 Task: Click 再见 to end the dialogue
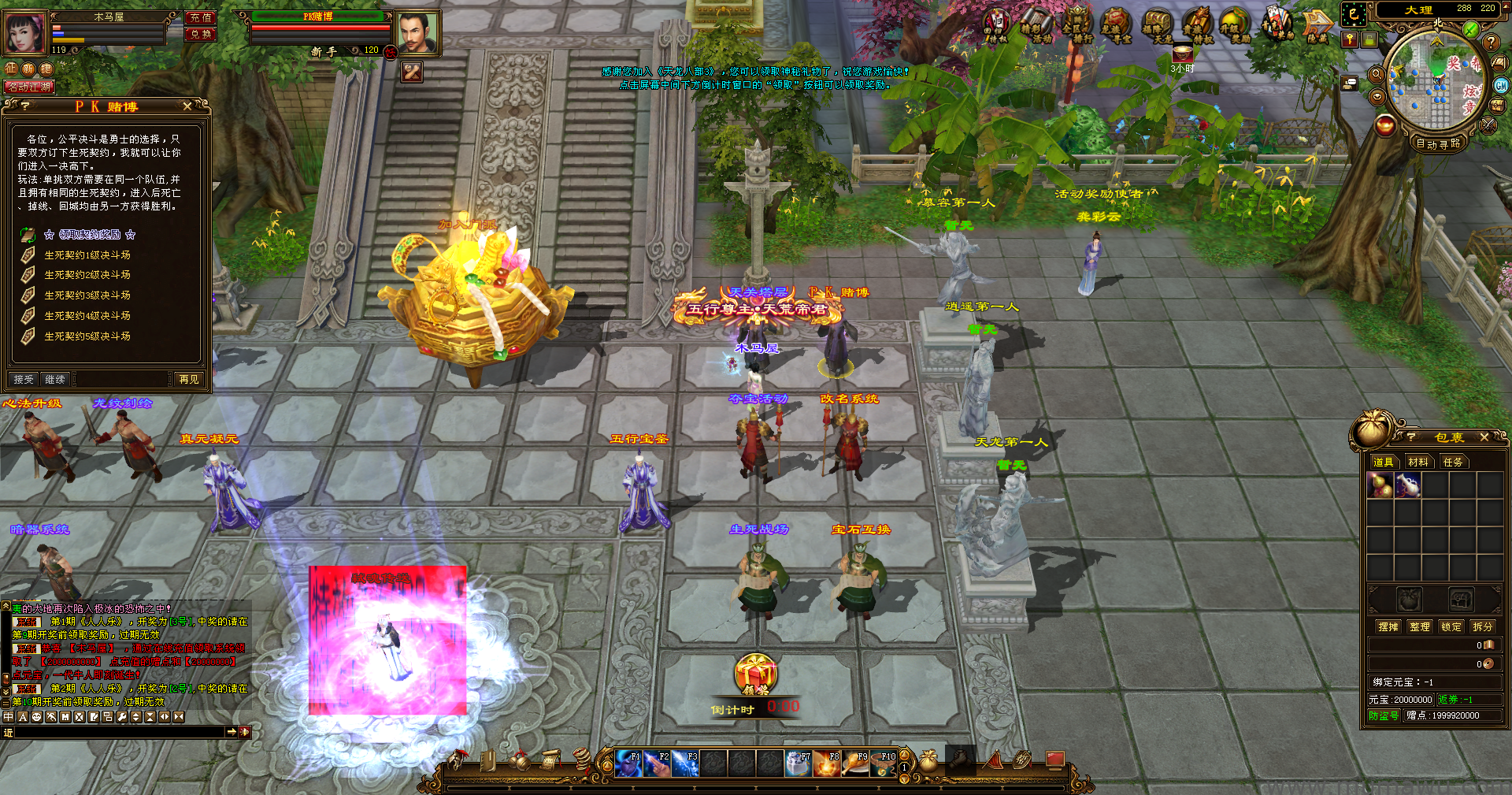tap(189, 380)
